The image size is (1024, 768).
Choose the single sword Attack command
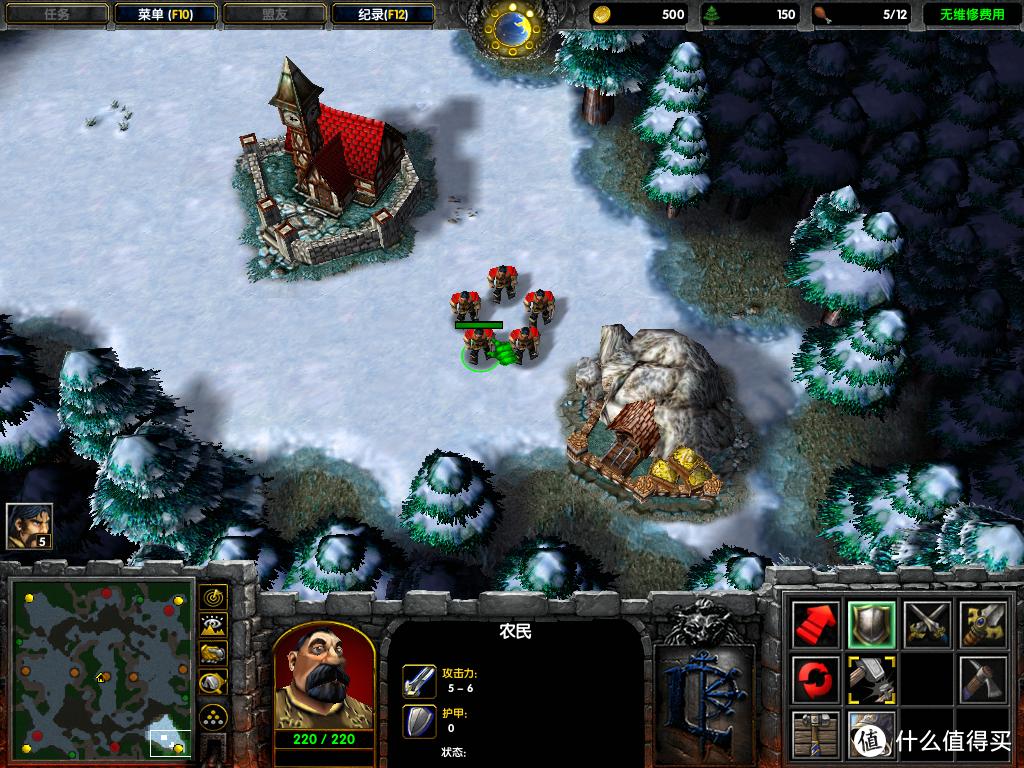[x=982, y=624]
